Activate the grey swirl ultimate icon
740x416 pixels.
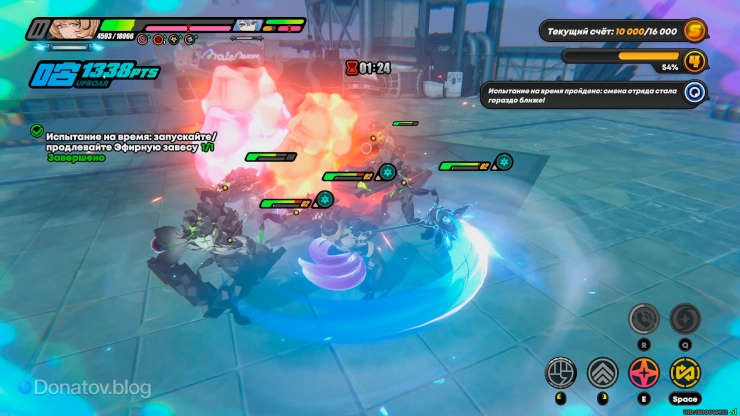[685, 319]
